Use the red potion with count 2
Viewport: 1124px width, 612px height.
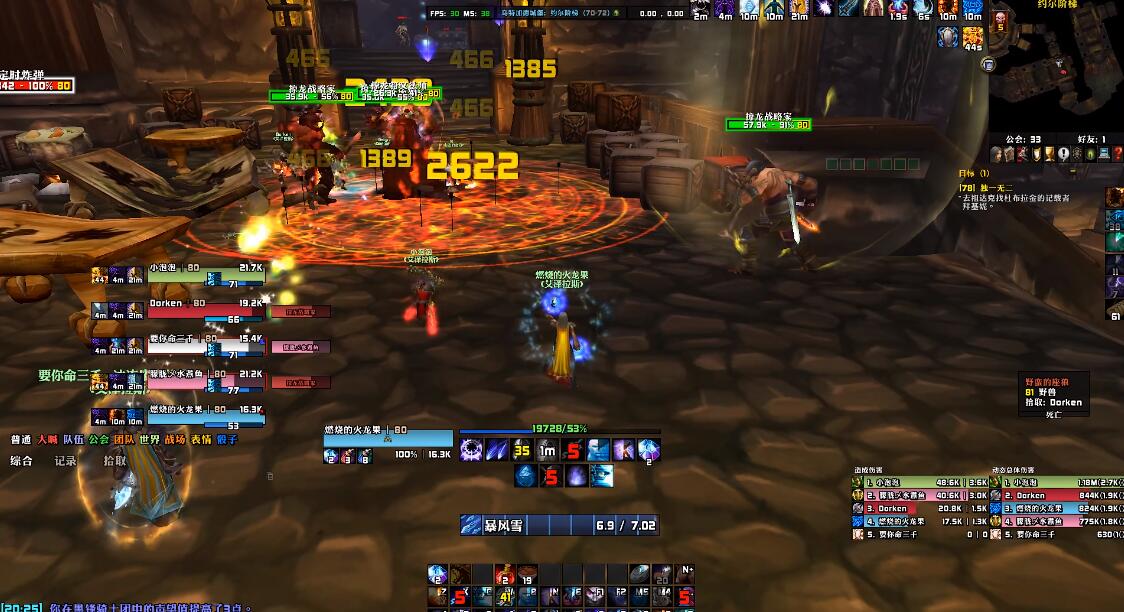pyautogui.click(x=505, y=574)
